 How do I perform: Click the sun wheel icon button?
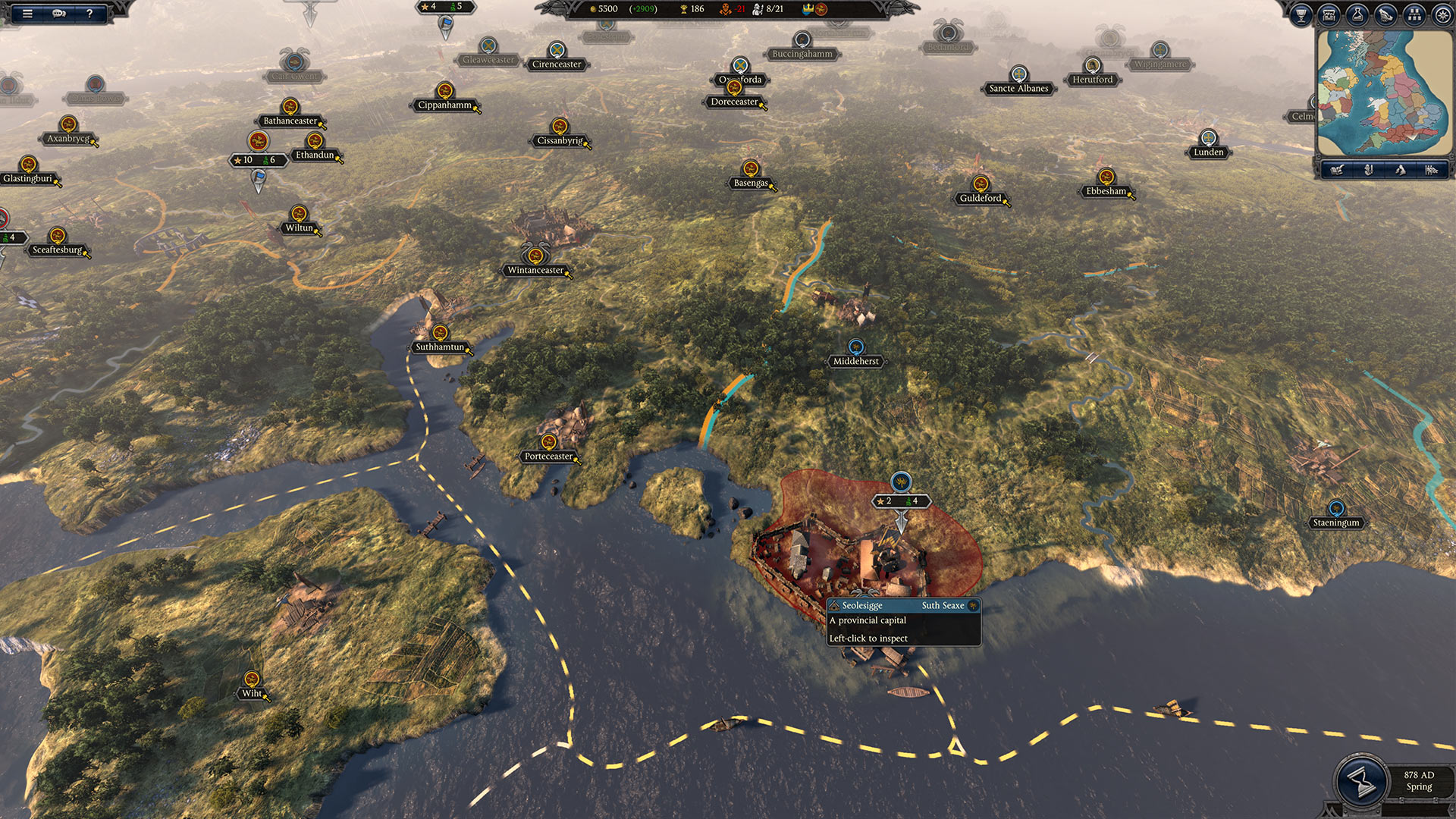[1442, 14]
